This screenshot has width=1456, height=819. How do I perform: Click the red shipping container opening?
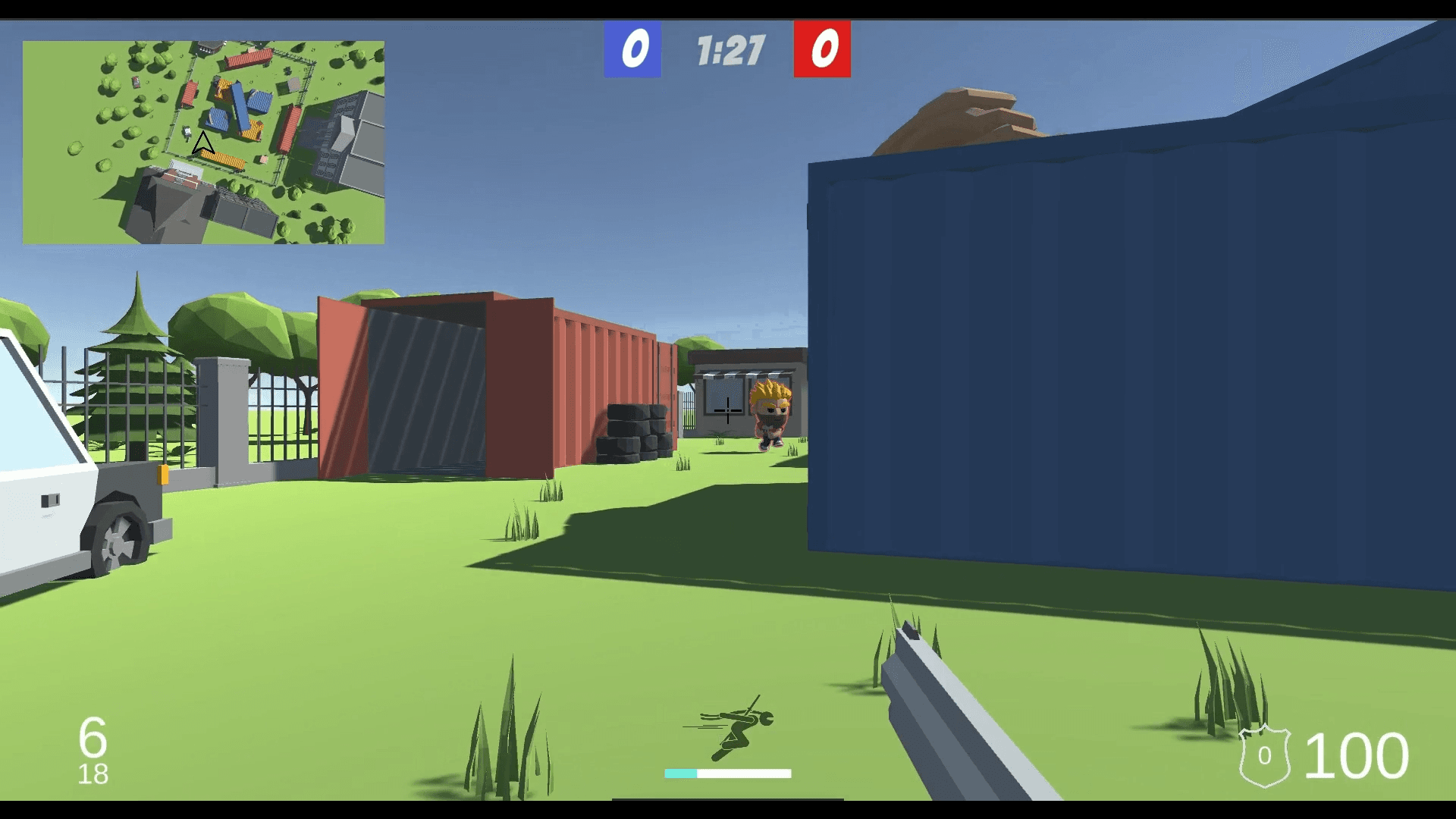point(425,387)
